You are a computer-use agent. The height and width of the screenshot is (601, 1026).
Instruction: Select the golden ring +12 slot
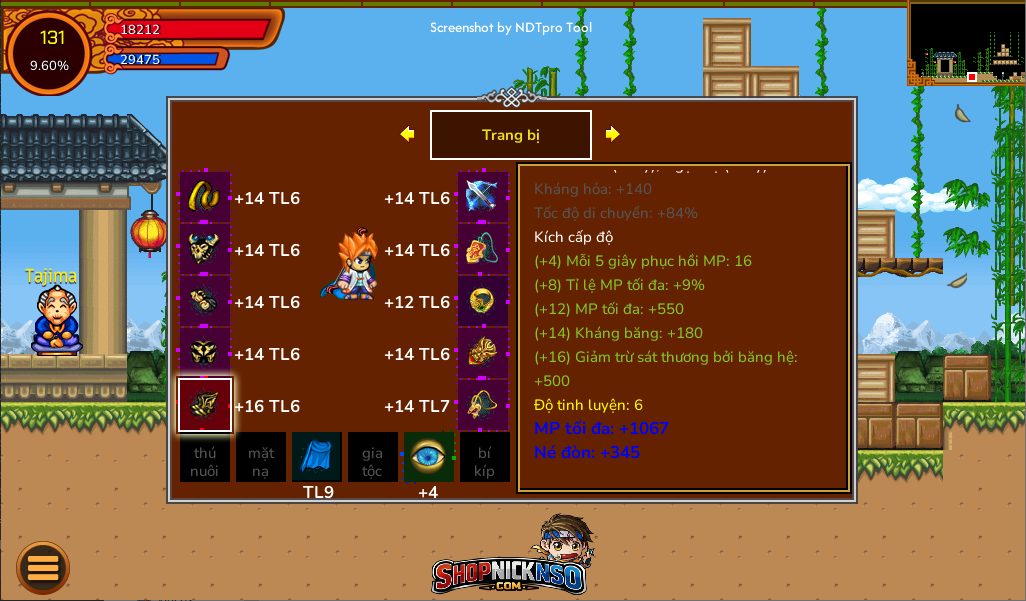pos(483,301)
